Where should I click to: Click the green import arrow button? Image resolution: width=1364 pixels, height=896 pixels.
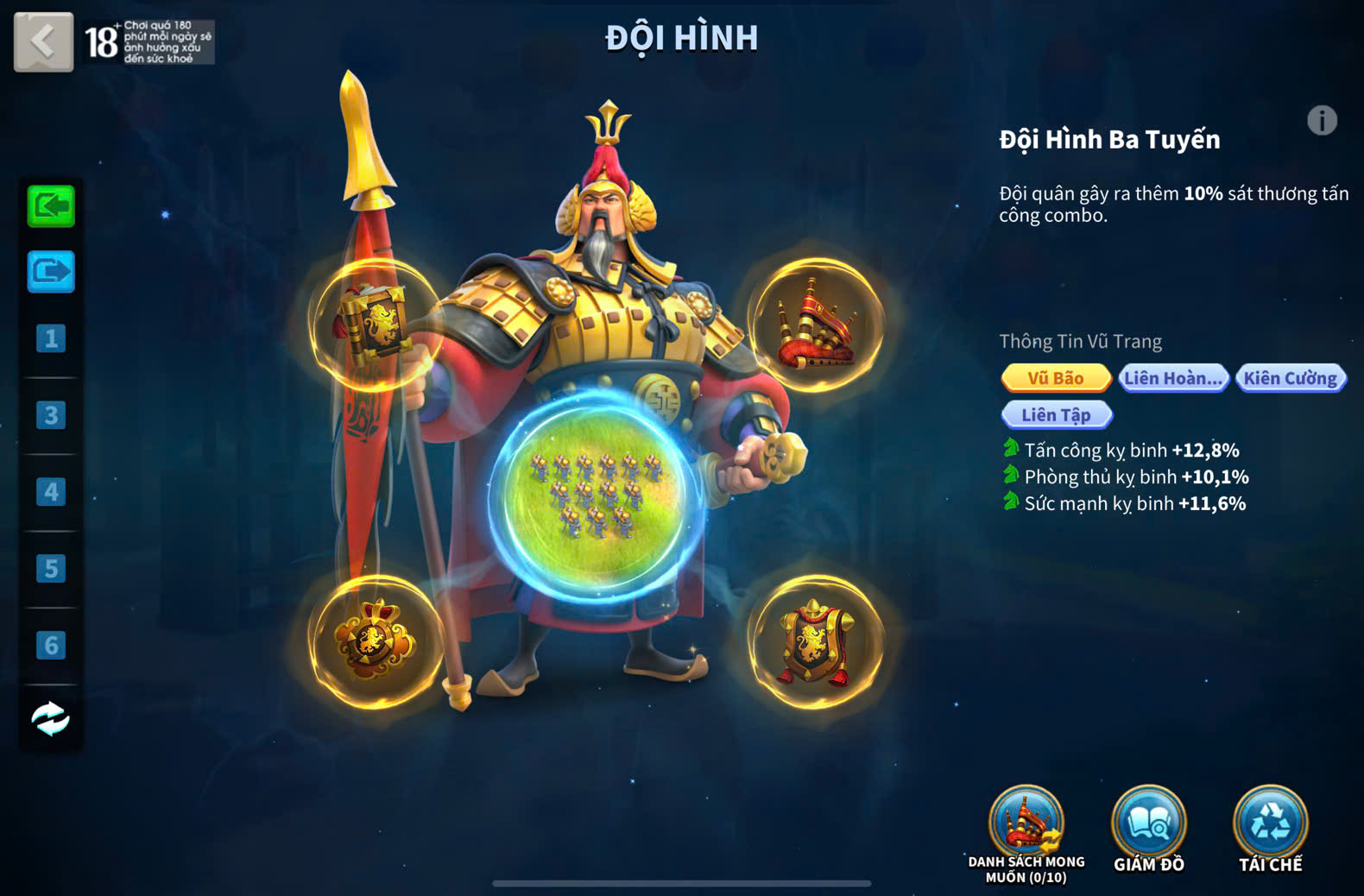pos(51,206)
